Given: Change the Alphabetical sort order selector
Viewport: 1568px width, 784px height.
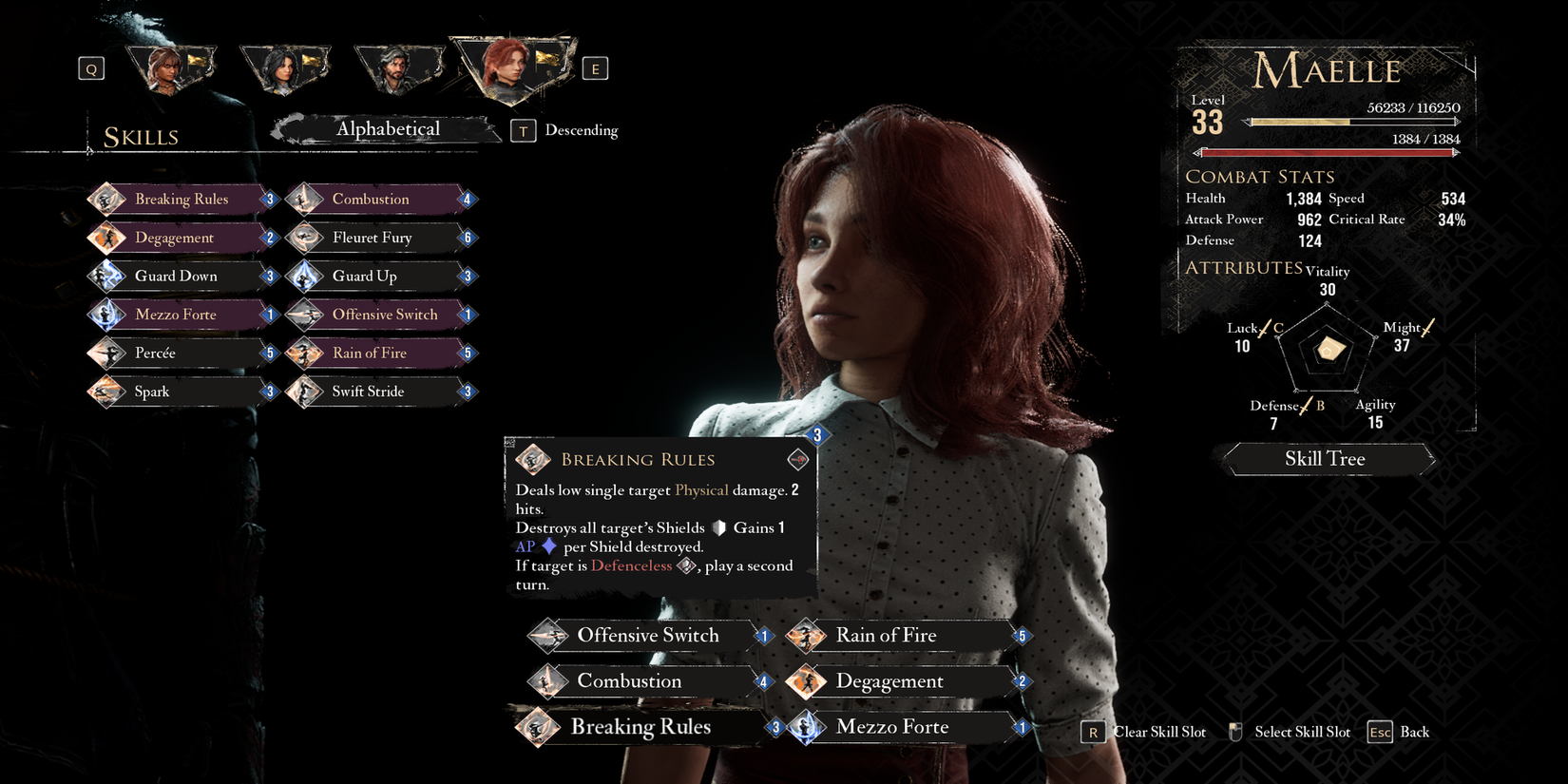Looking at the screenshot, I should (388, 129).
